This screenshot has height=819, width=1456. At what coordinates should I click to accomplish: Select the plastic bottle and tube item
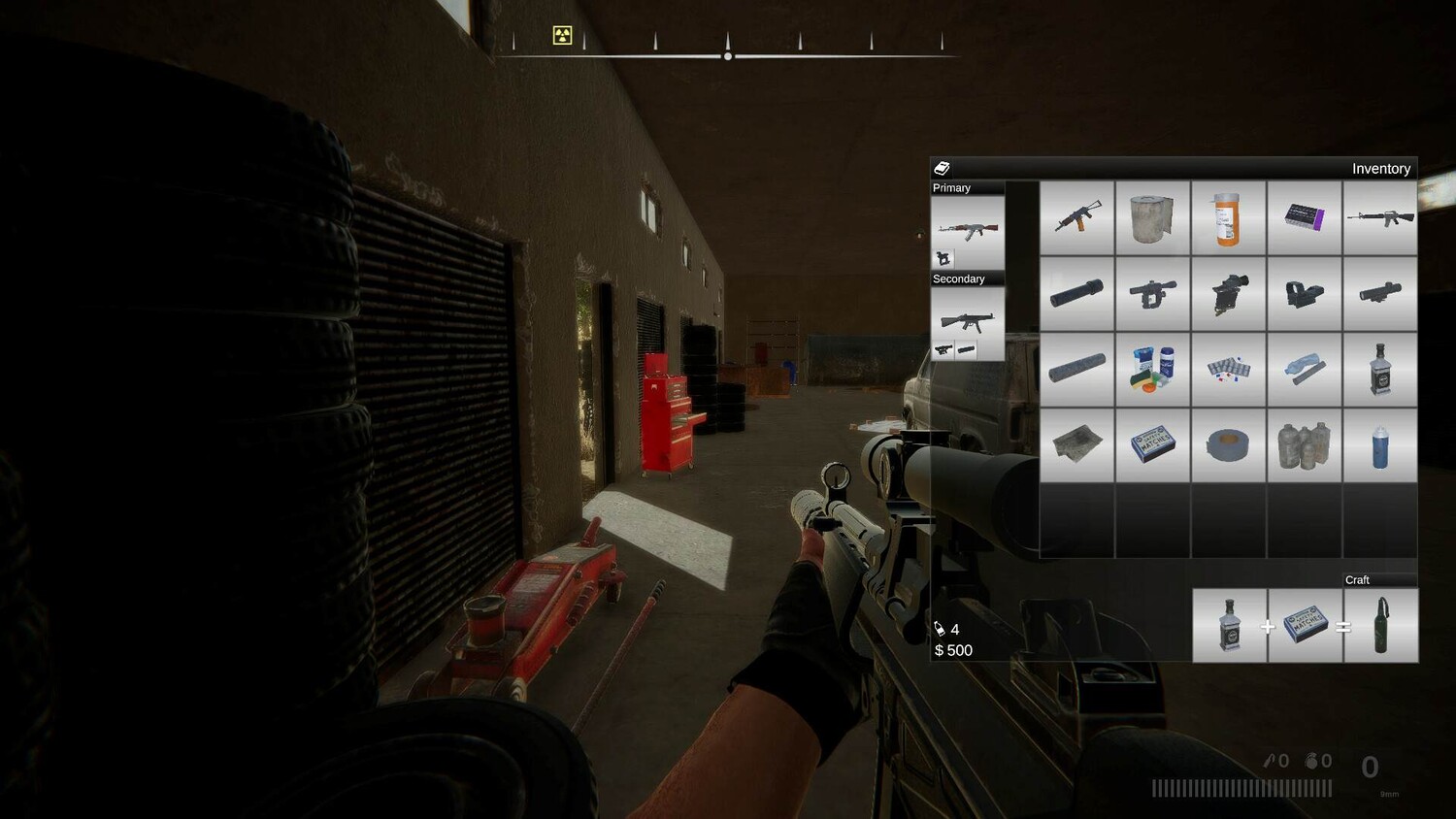tap(1304, 369)
